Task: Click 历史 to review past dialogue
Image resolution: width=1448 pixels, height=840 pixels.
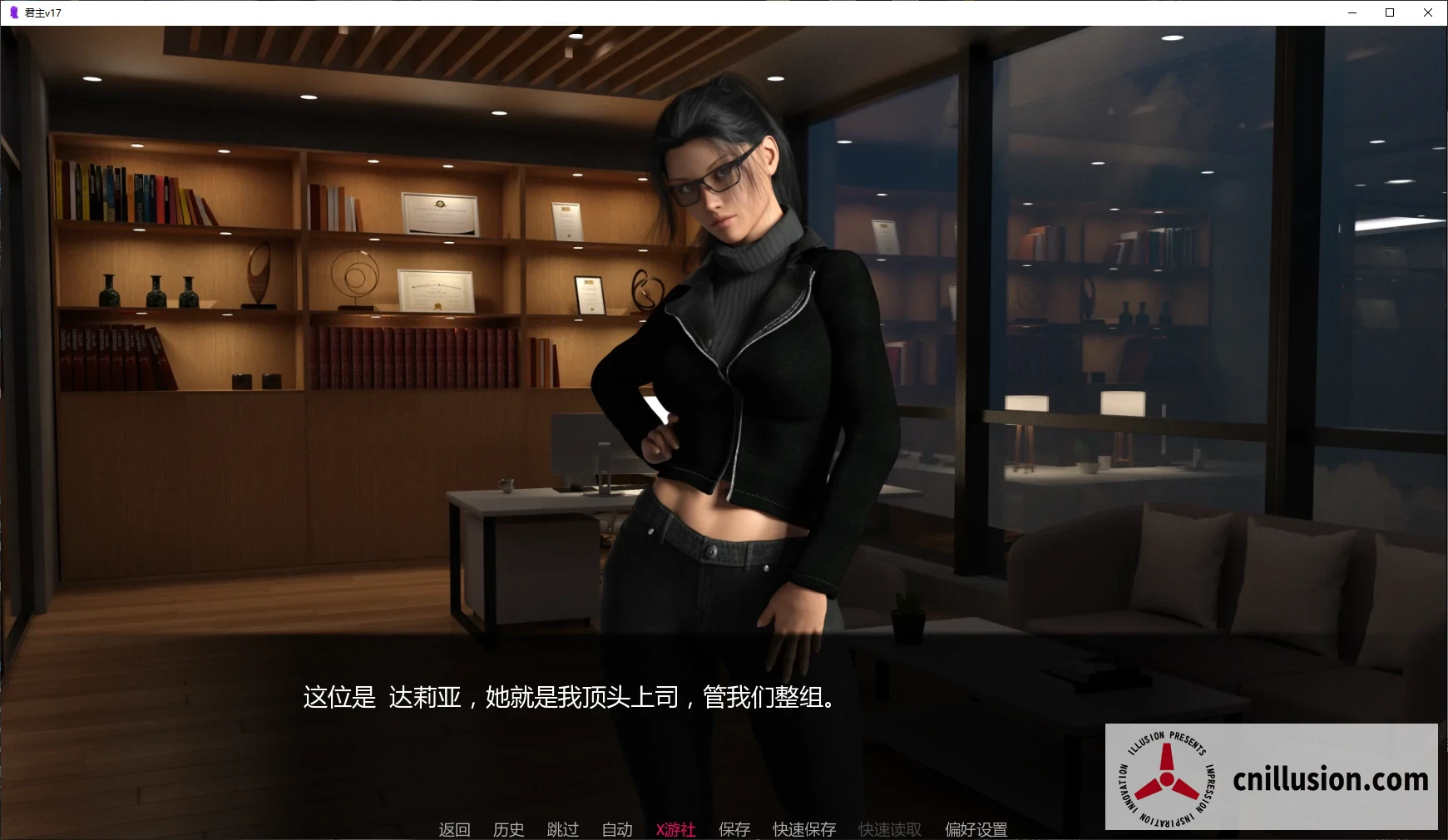Action: 508,829
